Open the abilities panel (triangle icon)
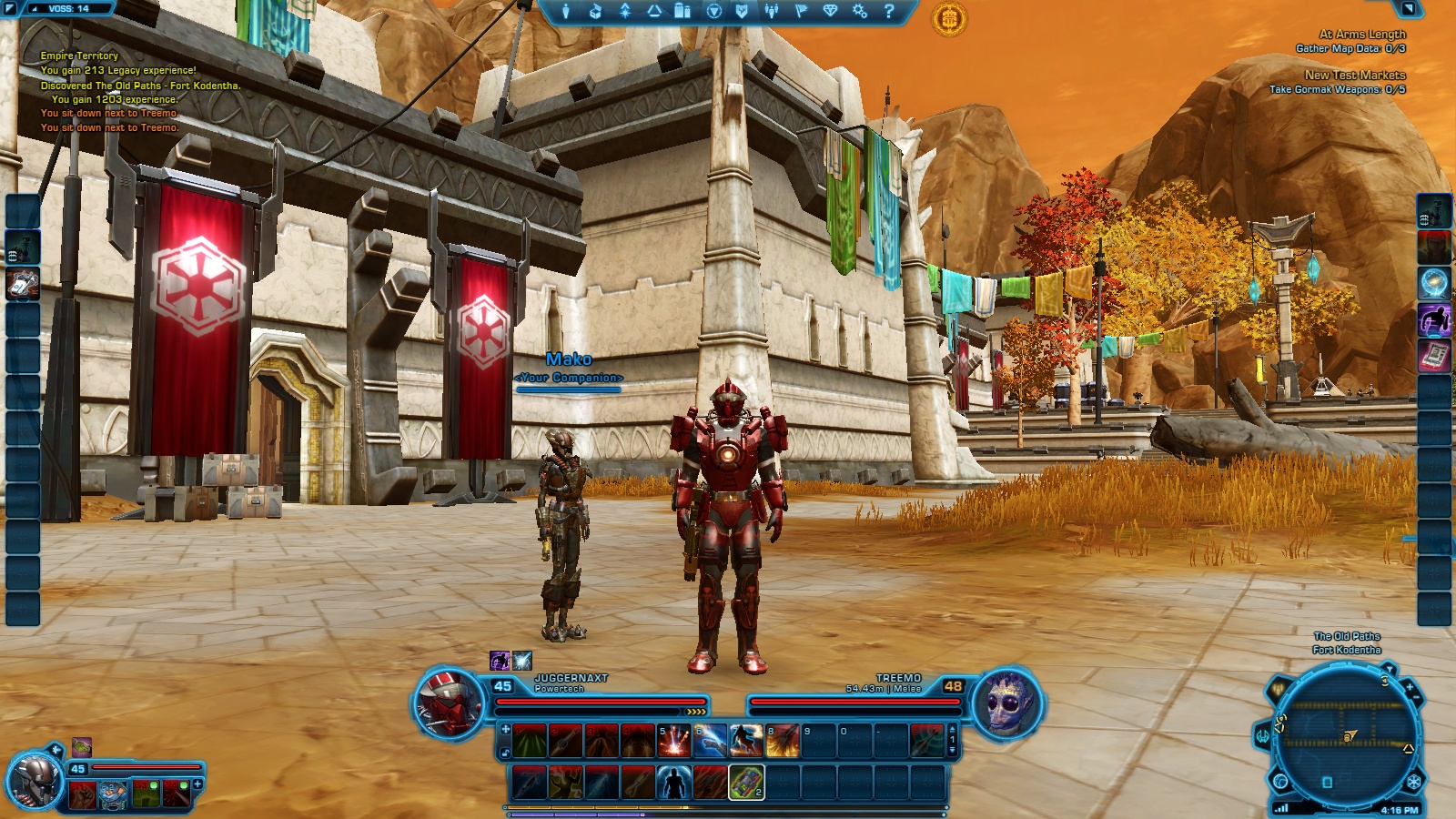This screenshot has width=1456, height=819. pos(655,12)
